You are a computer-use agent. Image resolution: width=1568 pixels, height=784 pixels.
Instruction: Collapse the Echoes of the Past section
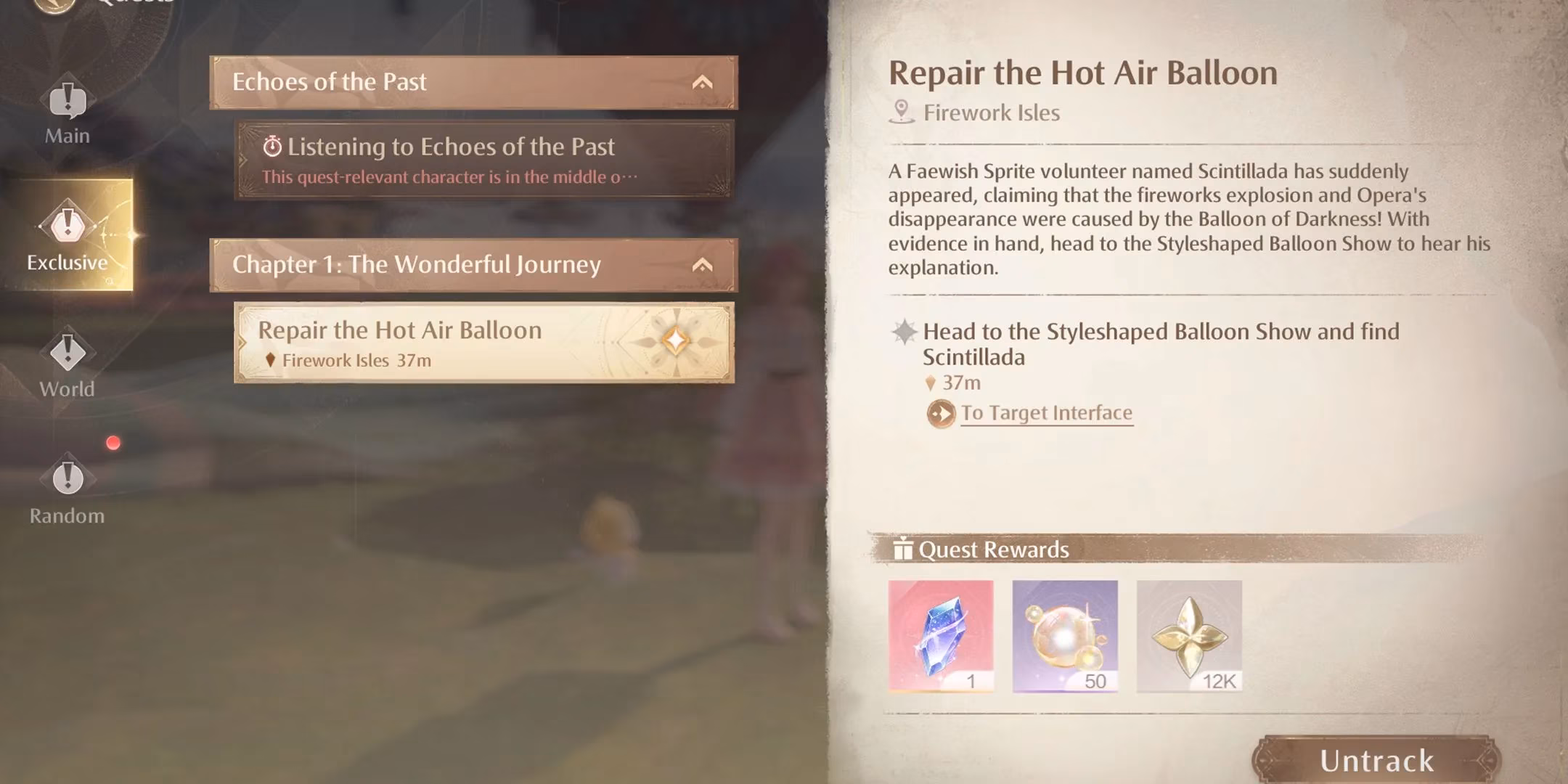(702, 82)
